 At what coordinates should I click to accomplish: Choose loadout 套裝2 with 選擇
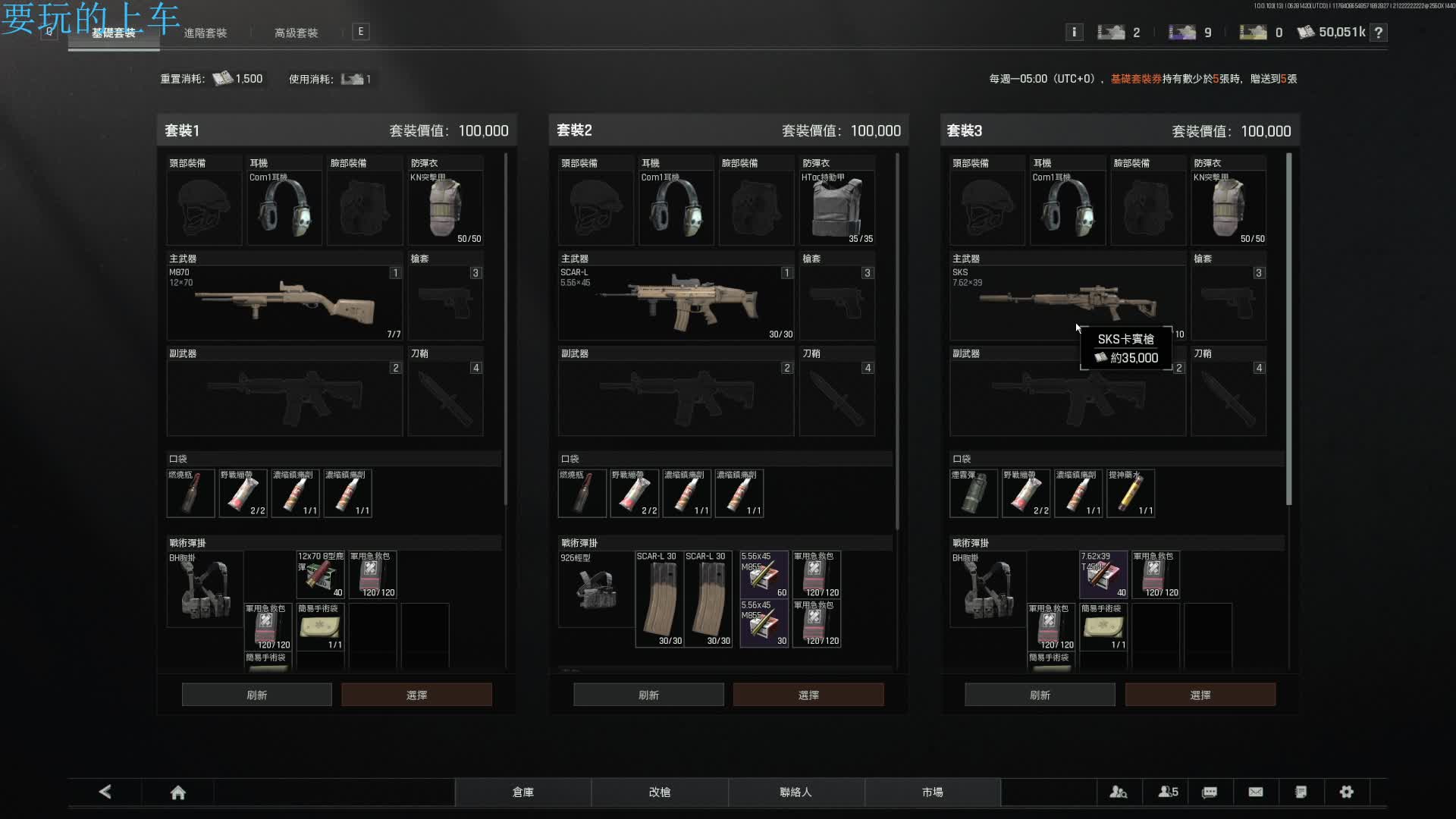tap(808, 695)
